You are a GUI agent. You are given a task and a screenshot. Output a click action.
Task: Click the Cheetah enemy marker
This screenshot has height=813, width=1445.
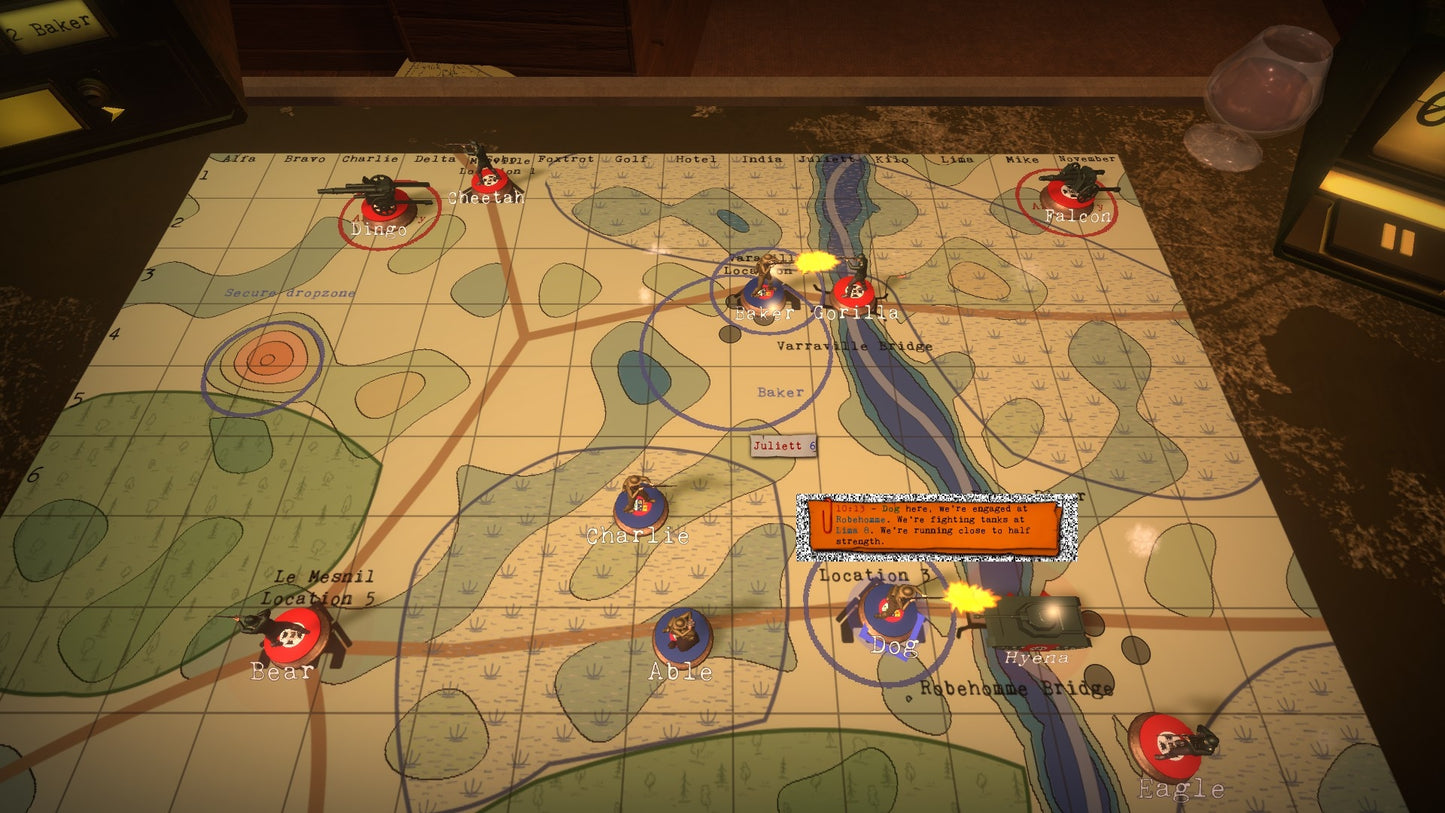pyautogui.click(x=487, y=179)
